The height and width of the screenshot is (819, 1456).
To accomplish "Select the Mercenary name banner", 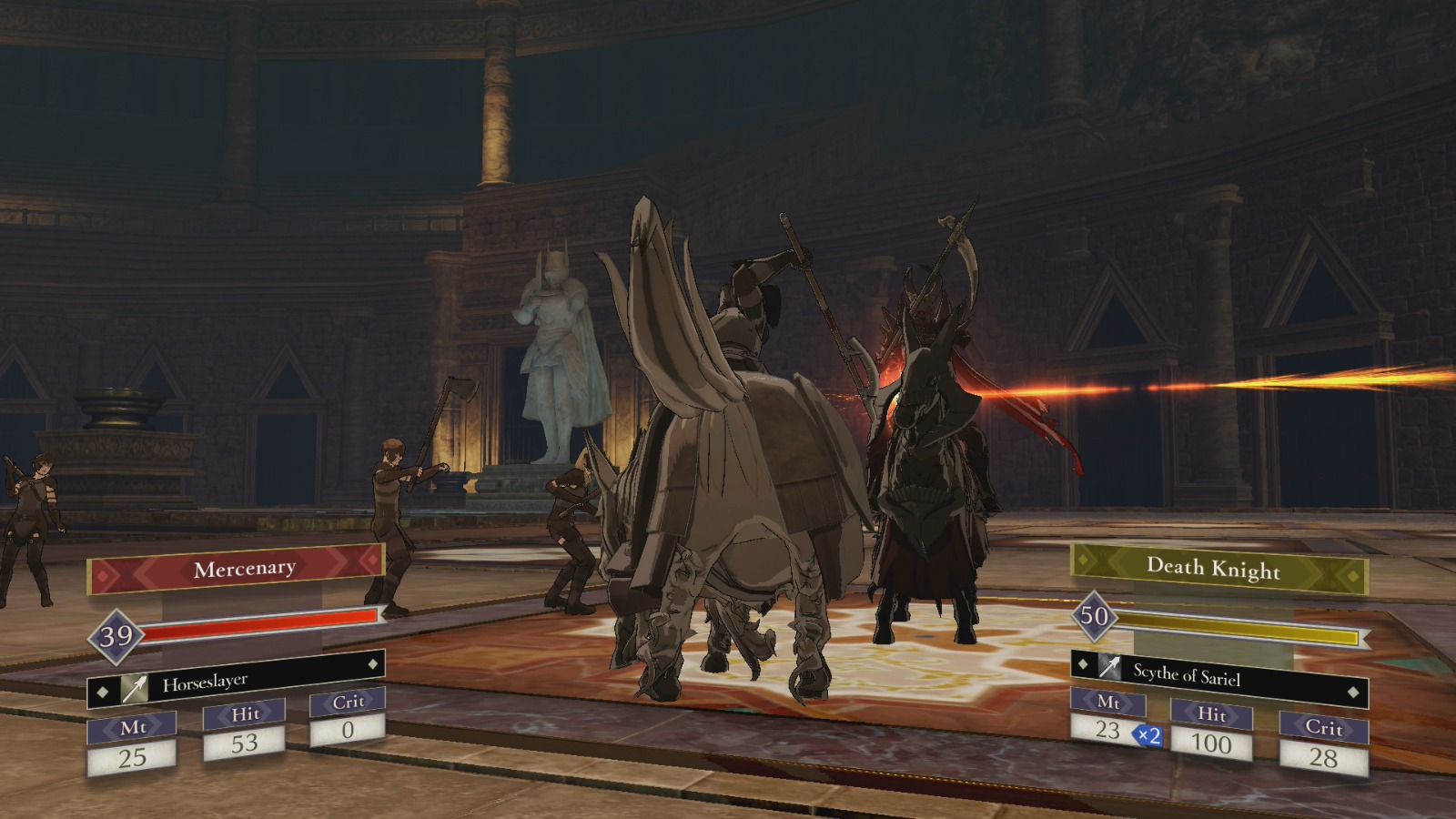I will coord(244,568).
